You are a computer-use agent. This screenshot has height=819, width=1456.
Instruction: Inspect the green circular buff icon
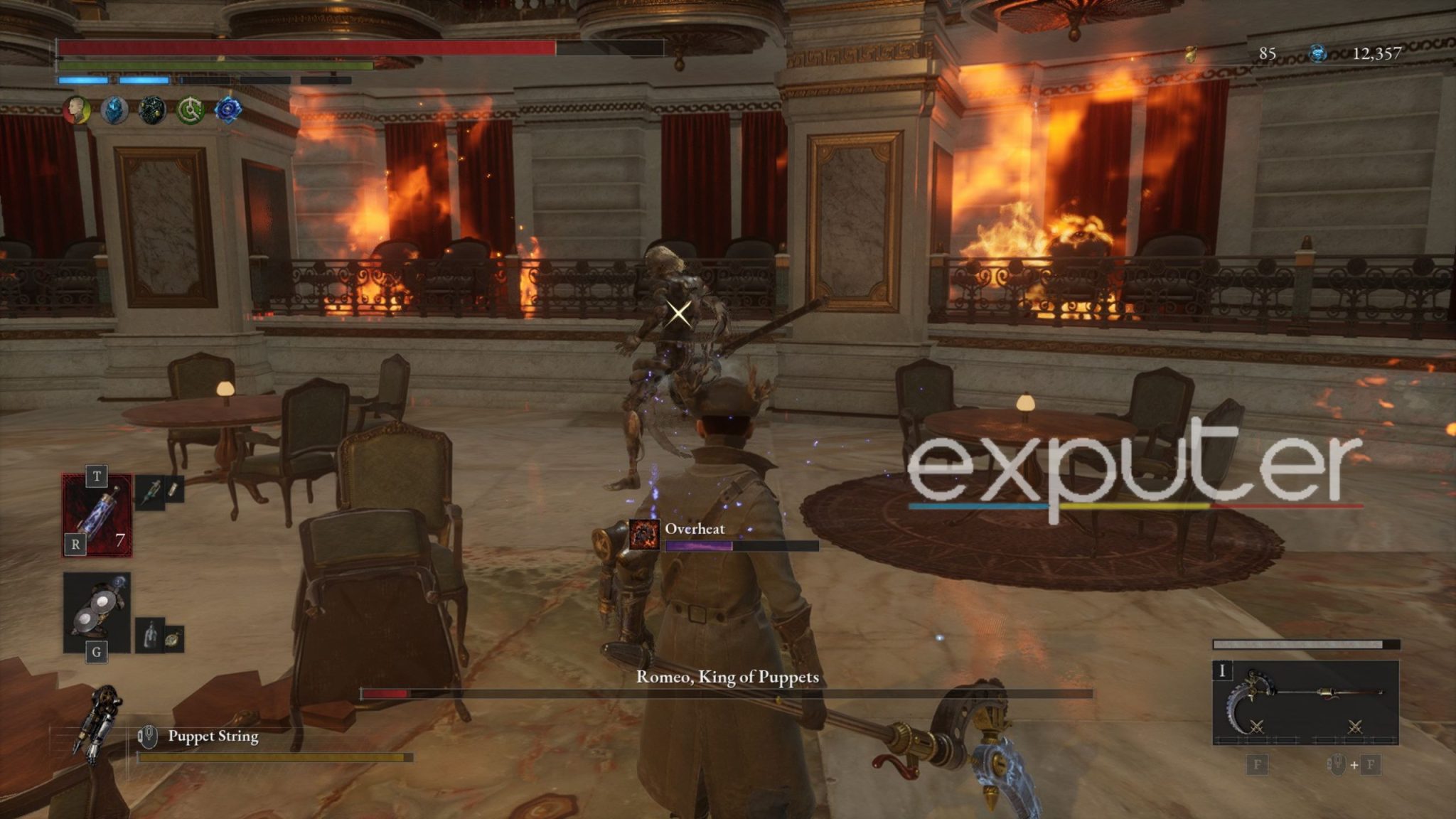click(191, 110)
